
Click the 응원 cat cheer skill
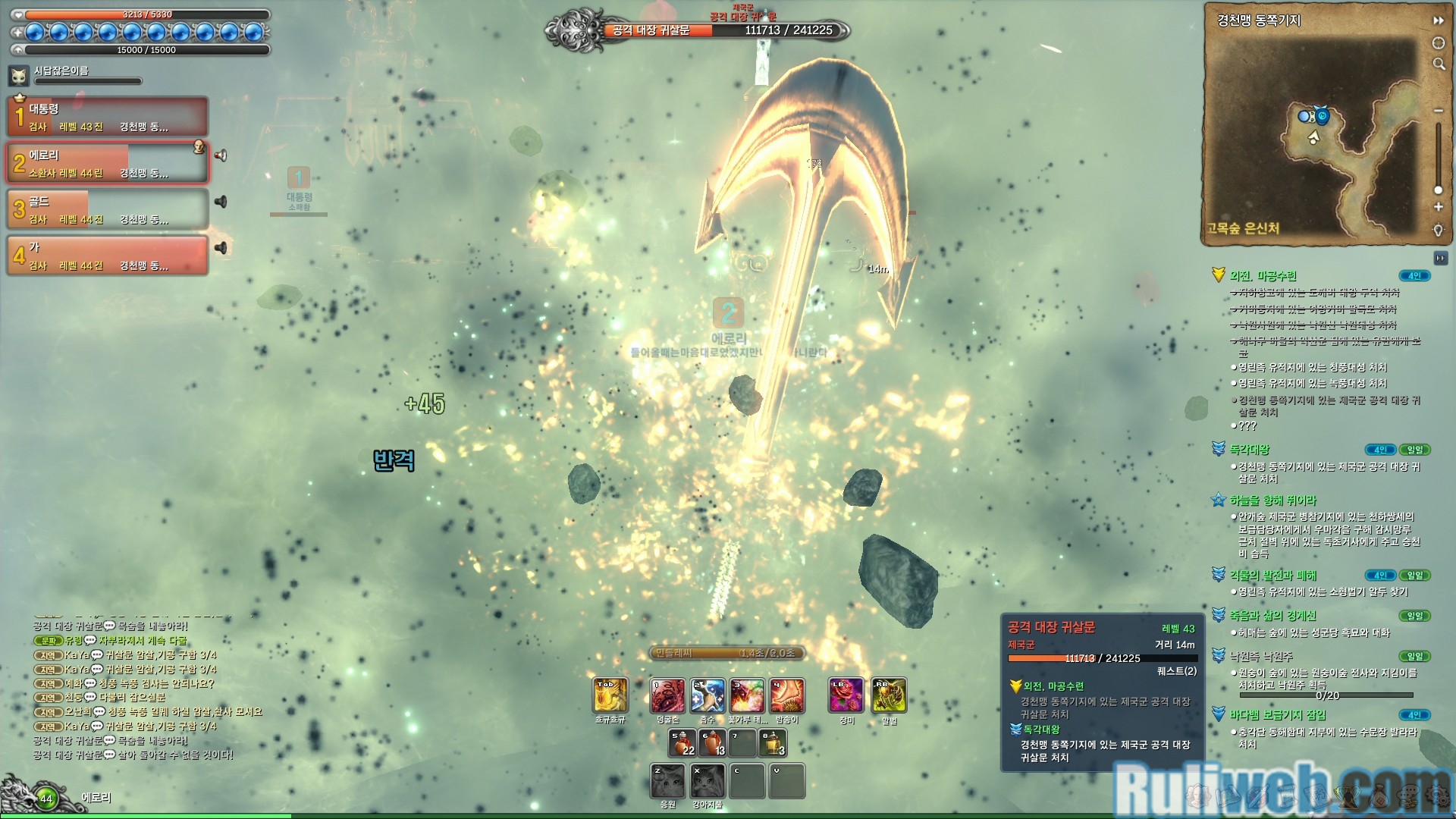(x=668, y=781)
